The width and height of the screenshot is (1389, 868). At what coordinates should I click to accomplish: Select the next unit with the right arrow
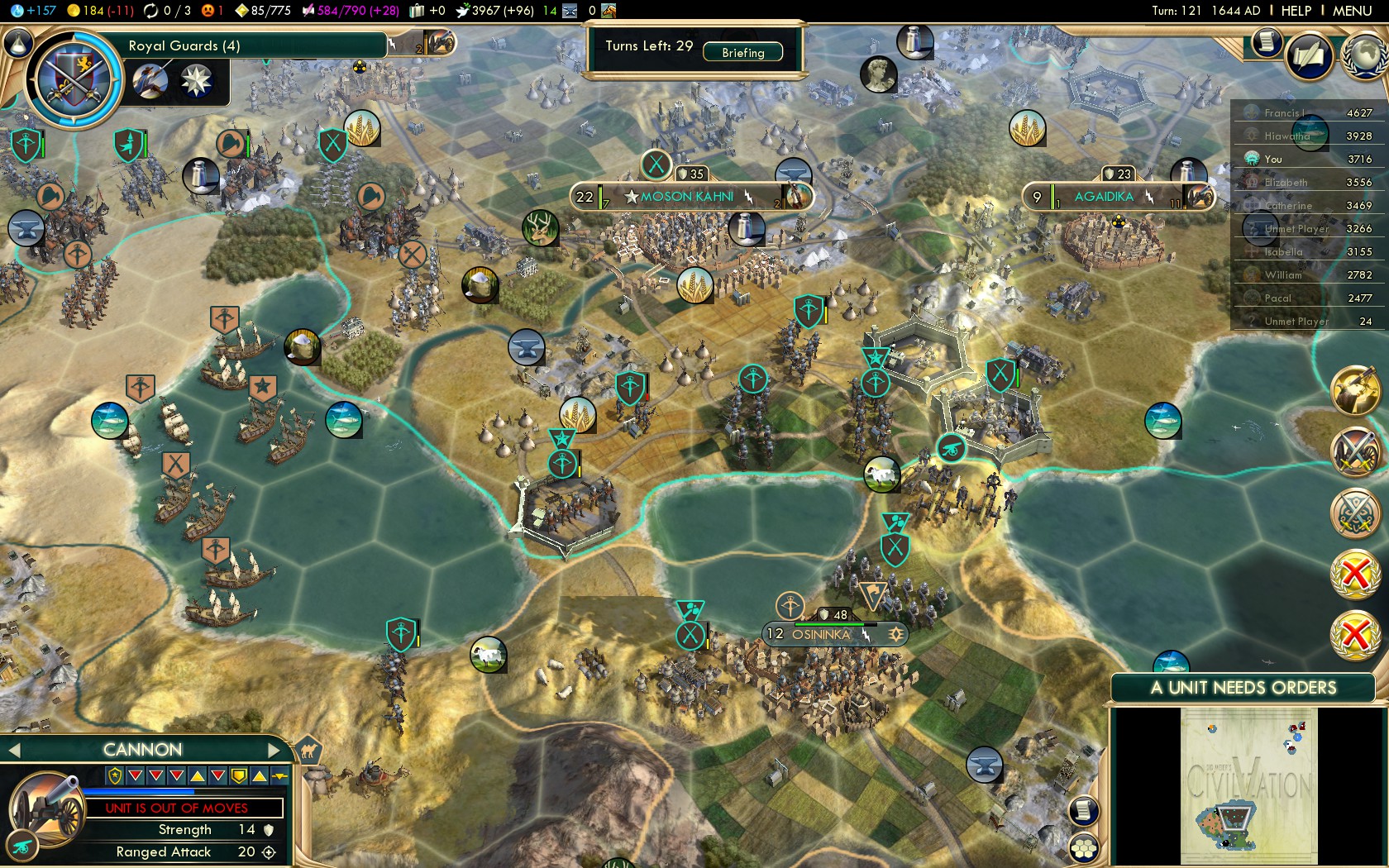point(275,750)
